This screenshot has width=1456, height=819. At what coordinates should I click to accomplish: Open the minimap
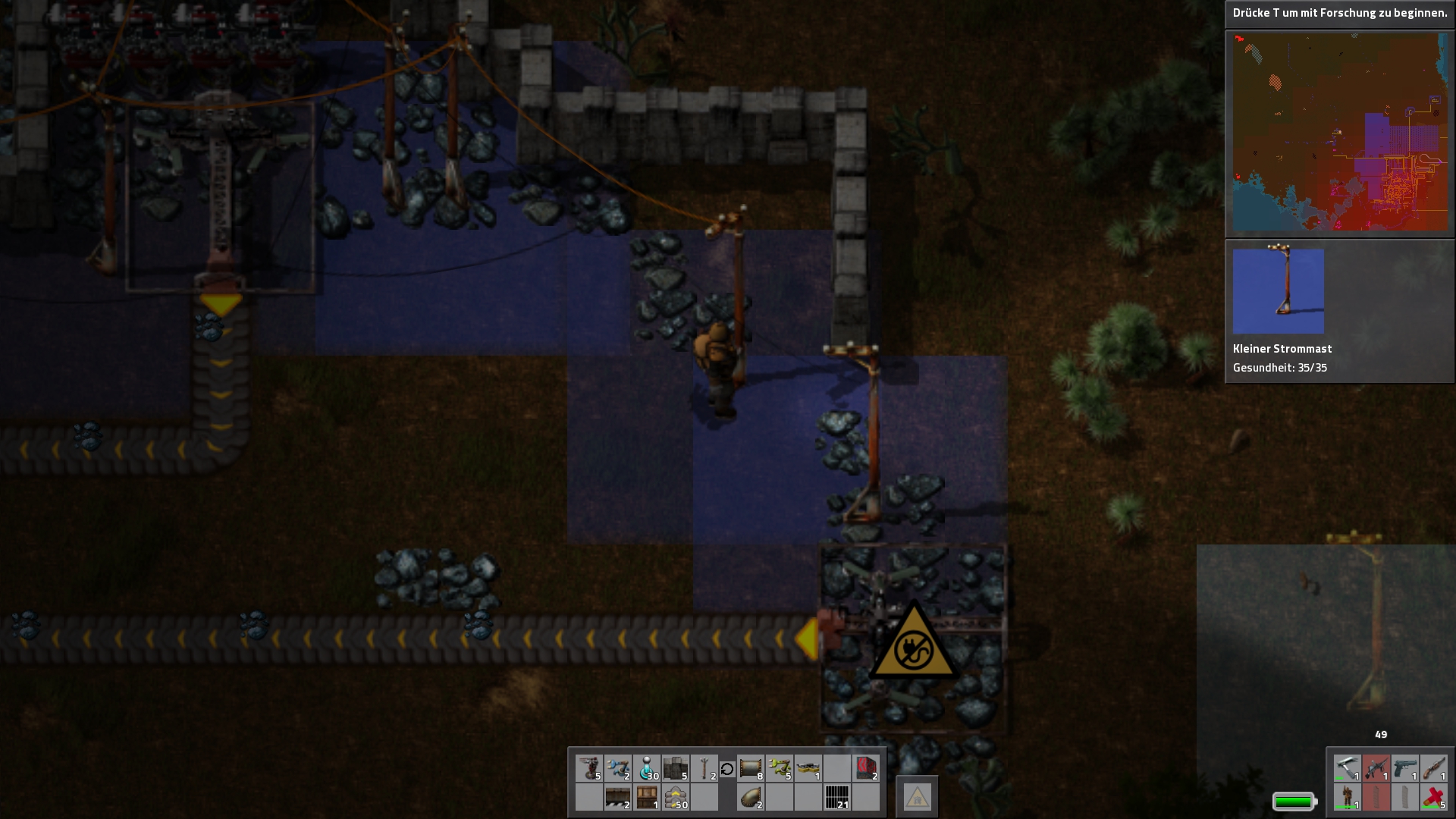click(1340, 132)
